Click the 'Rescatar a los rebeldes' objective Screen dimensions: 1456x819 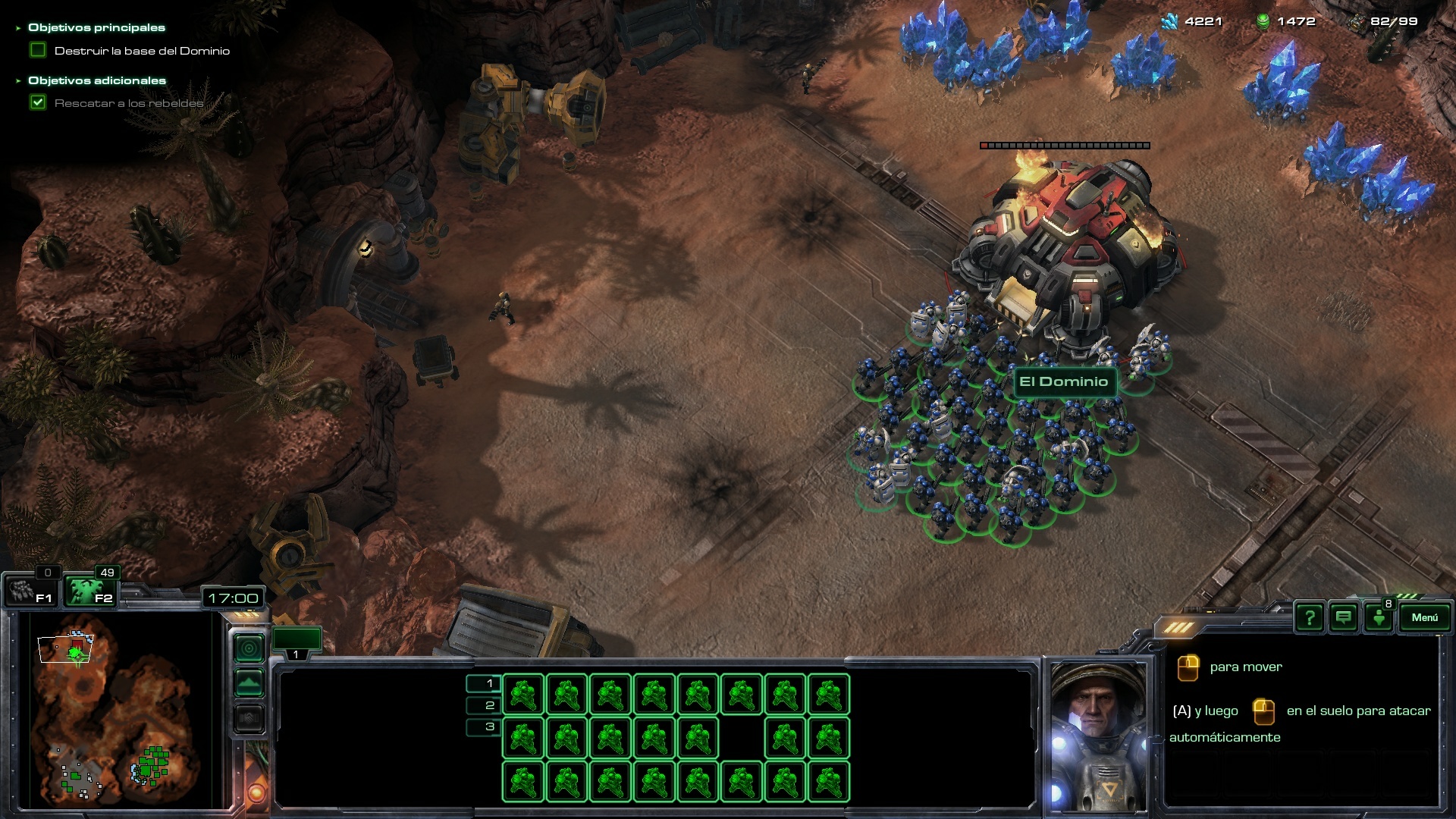click(129, 103)
